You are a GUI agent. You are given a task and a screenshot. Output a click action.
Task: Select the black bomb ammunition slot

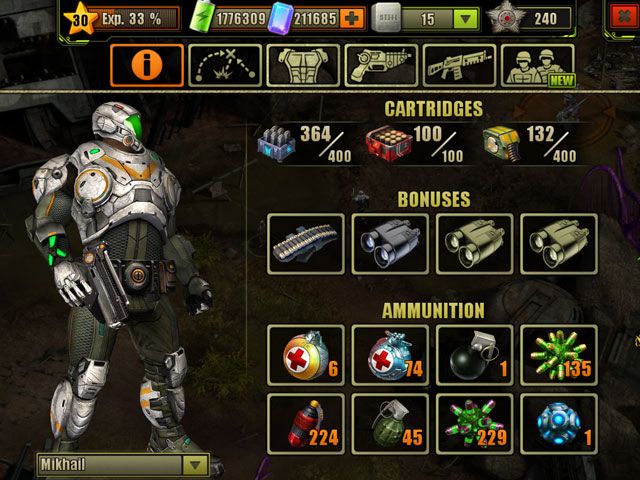click(x=474, y=355)
